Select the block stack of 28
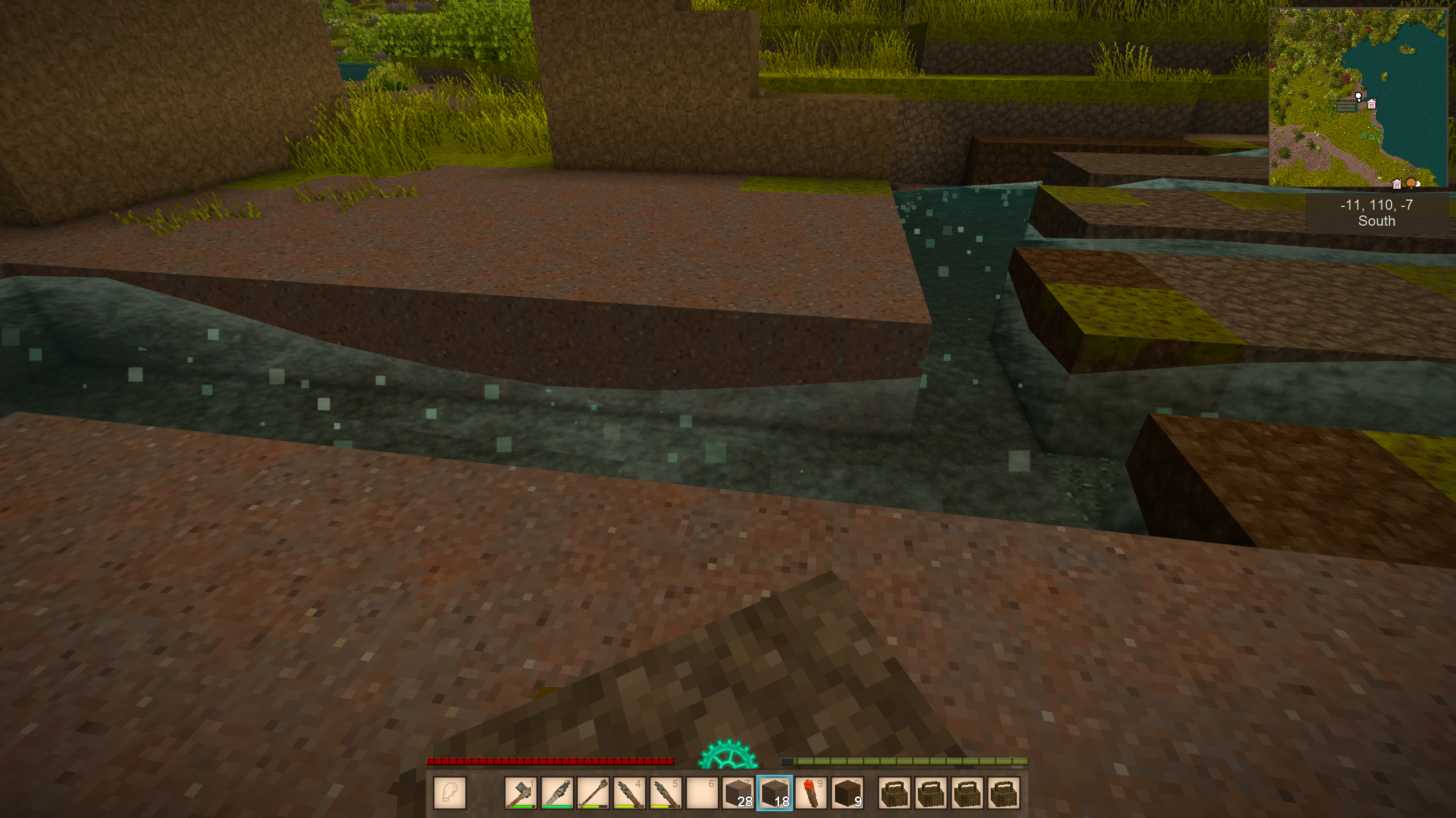The image size is (1456, 818). [738, 792]
